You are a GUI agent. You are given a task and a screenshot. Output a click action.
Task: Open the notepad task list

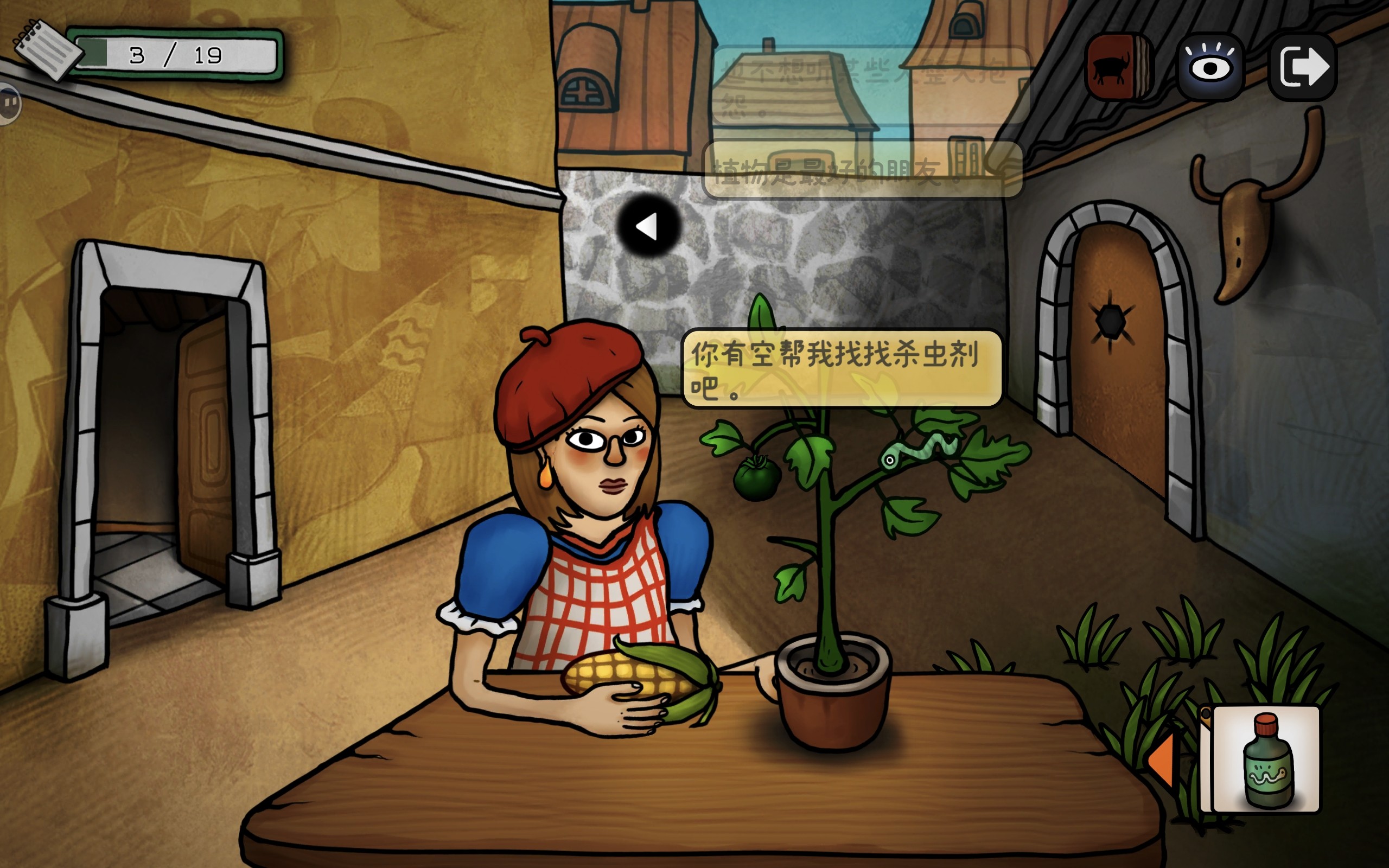pos(46,49)
